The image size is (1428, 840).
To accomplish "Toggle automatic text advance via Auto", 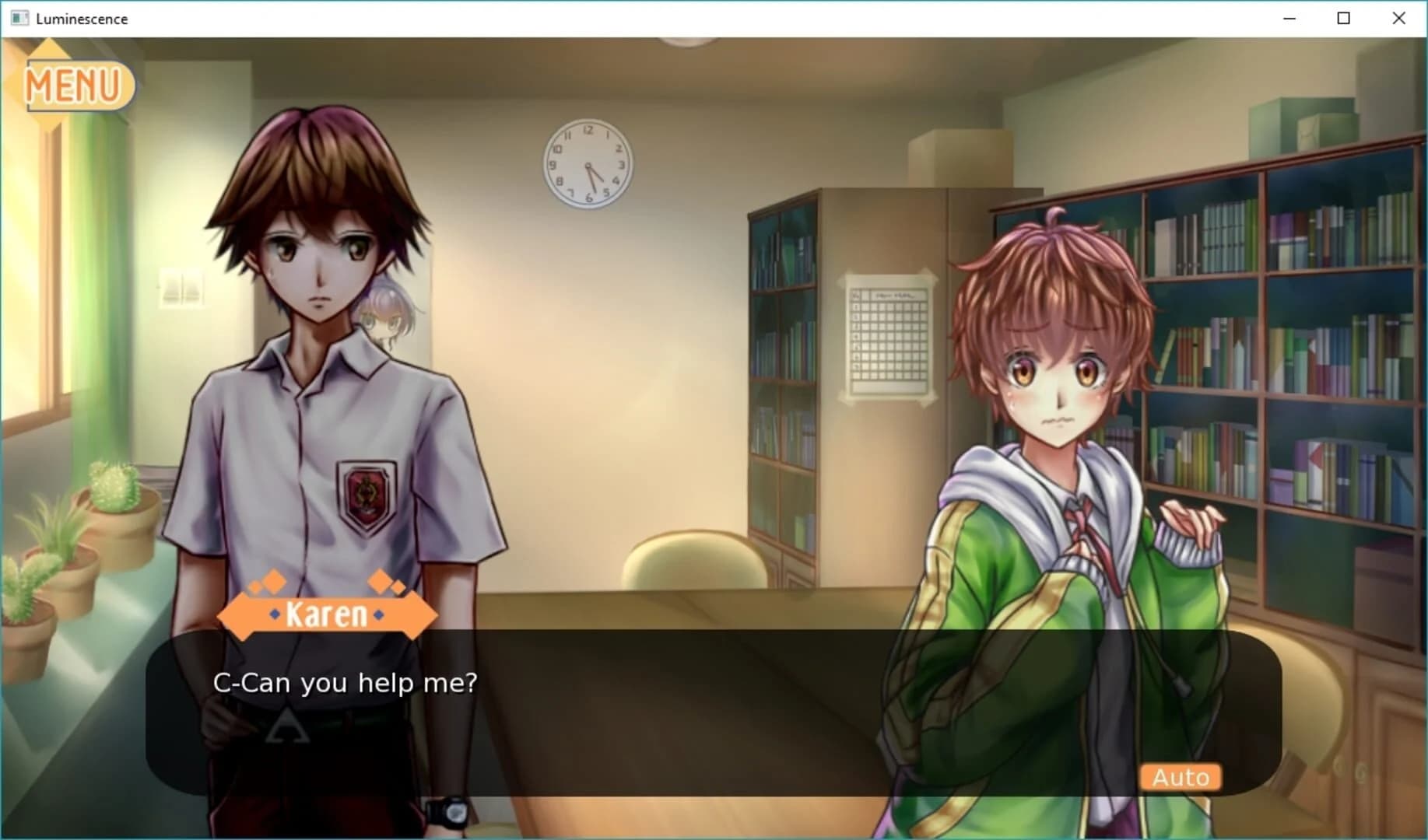I will coord(1180,777).
